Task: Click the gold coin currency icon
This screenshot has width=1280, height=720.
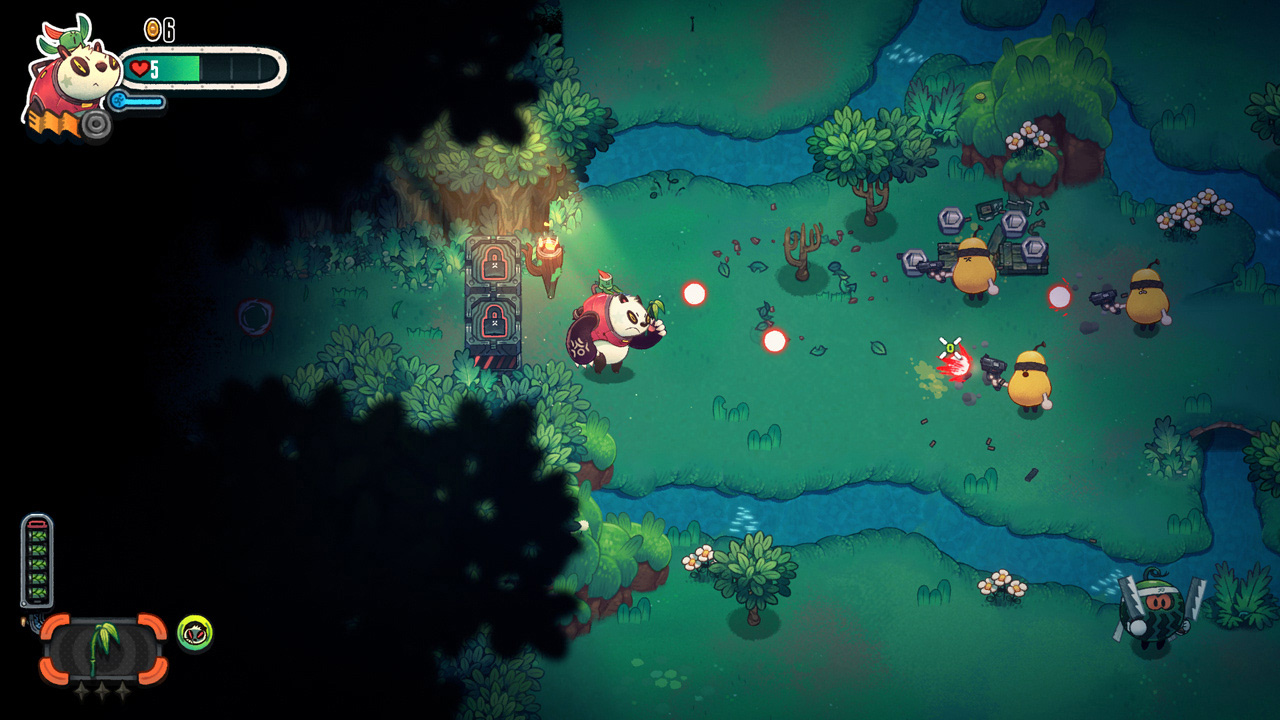Action: point(153,28)
